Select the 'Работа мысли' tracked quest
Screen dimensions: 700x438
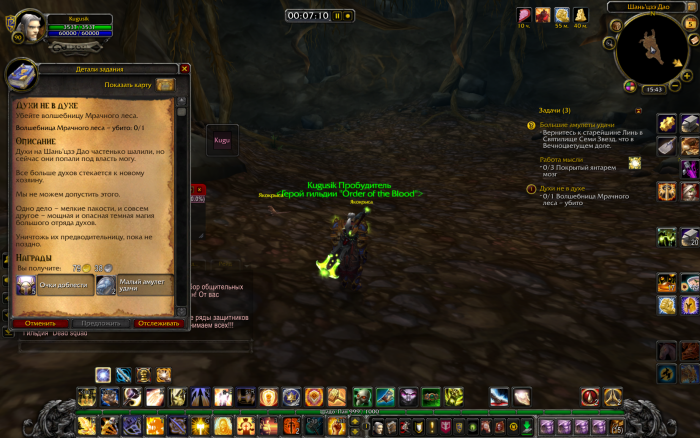tap(561, 159)
